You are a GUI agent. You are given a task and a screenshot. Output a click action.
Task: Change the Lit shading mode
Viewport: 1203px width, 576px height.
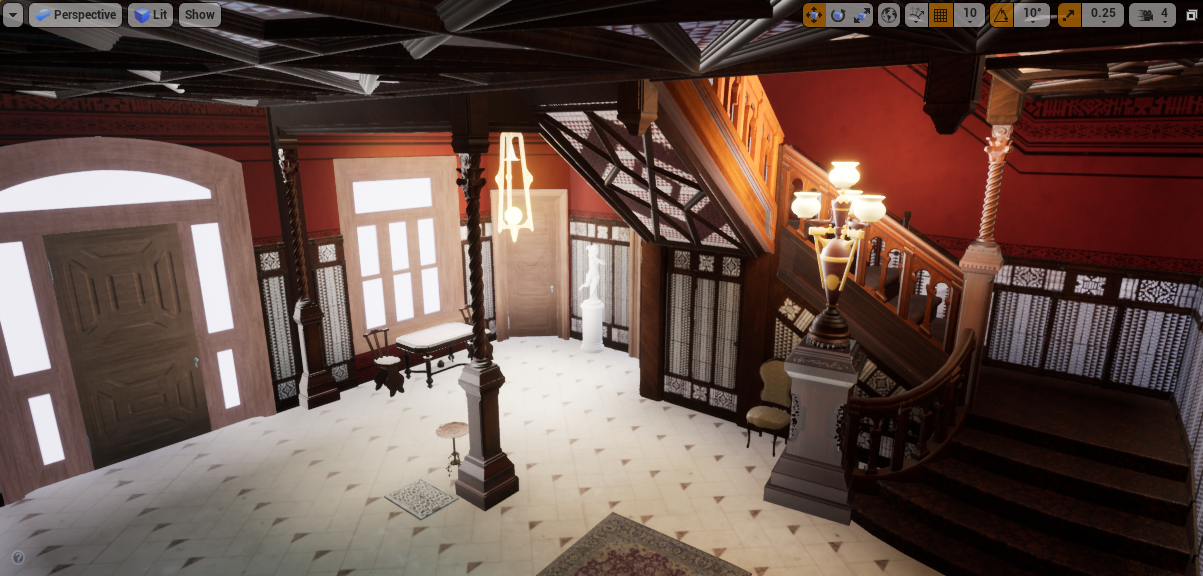coord(150,15)
